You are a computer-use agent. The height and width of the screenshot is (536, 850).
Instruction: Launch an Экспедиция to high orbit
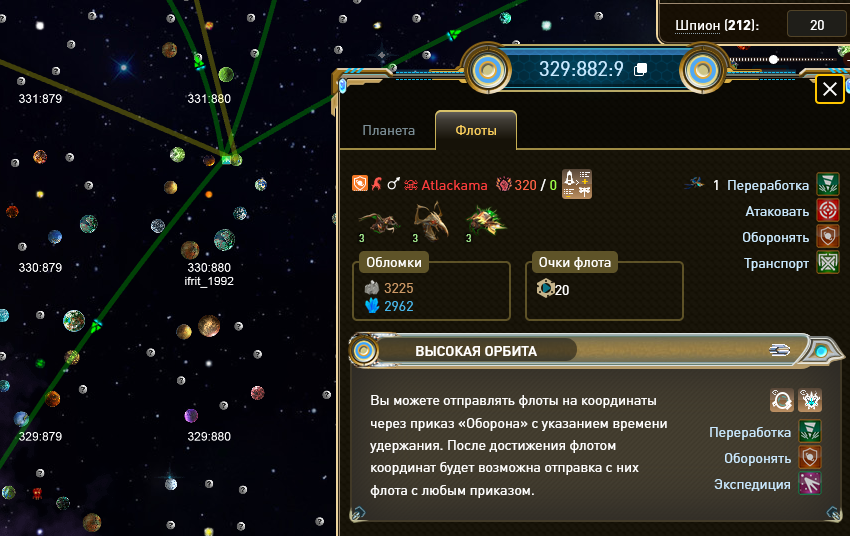tap(808, 484)
